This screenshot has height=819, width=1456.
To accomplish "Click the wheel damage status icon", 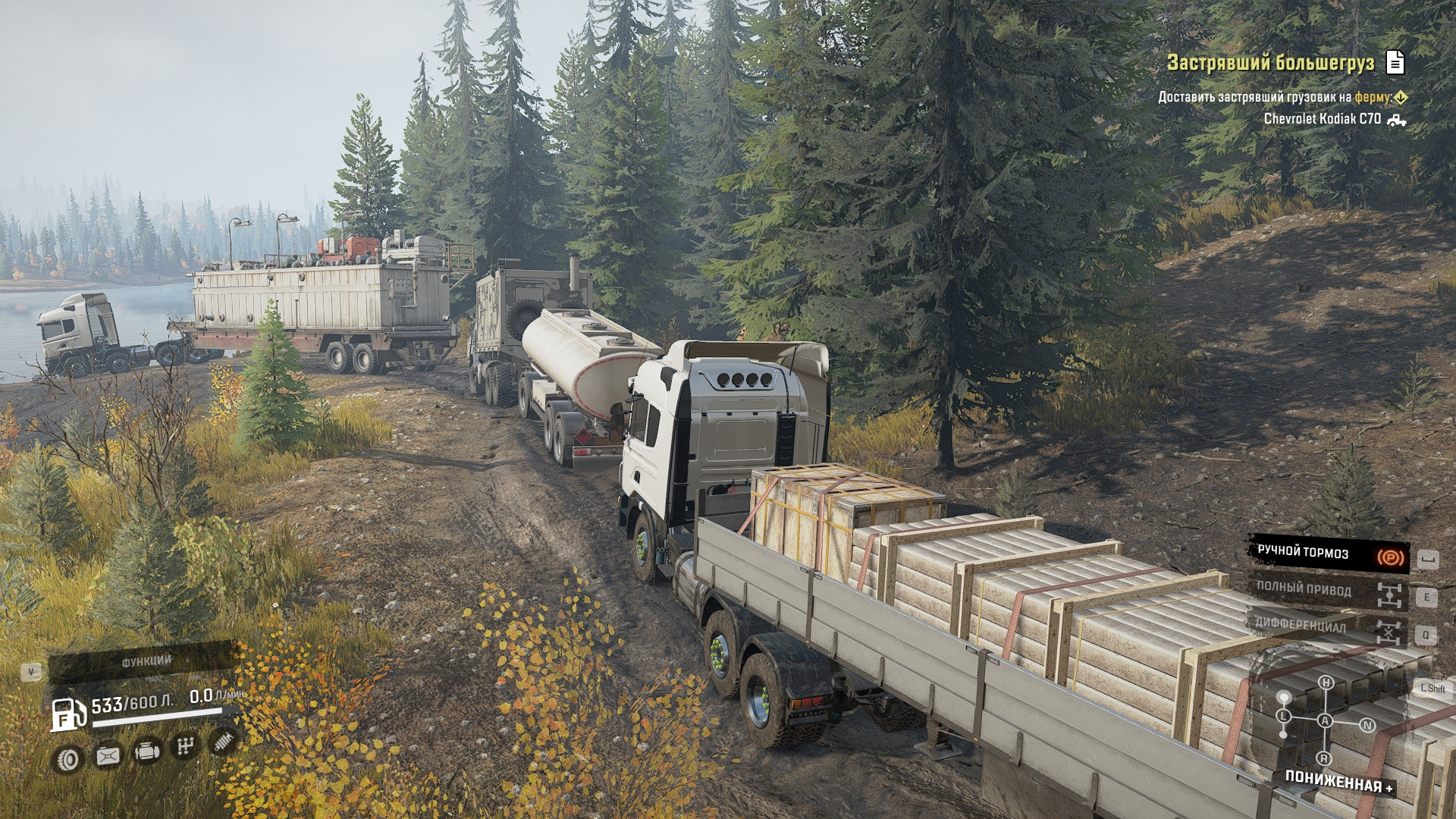I will (68, 759).
